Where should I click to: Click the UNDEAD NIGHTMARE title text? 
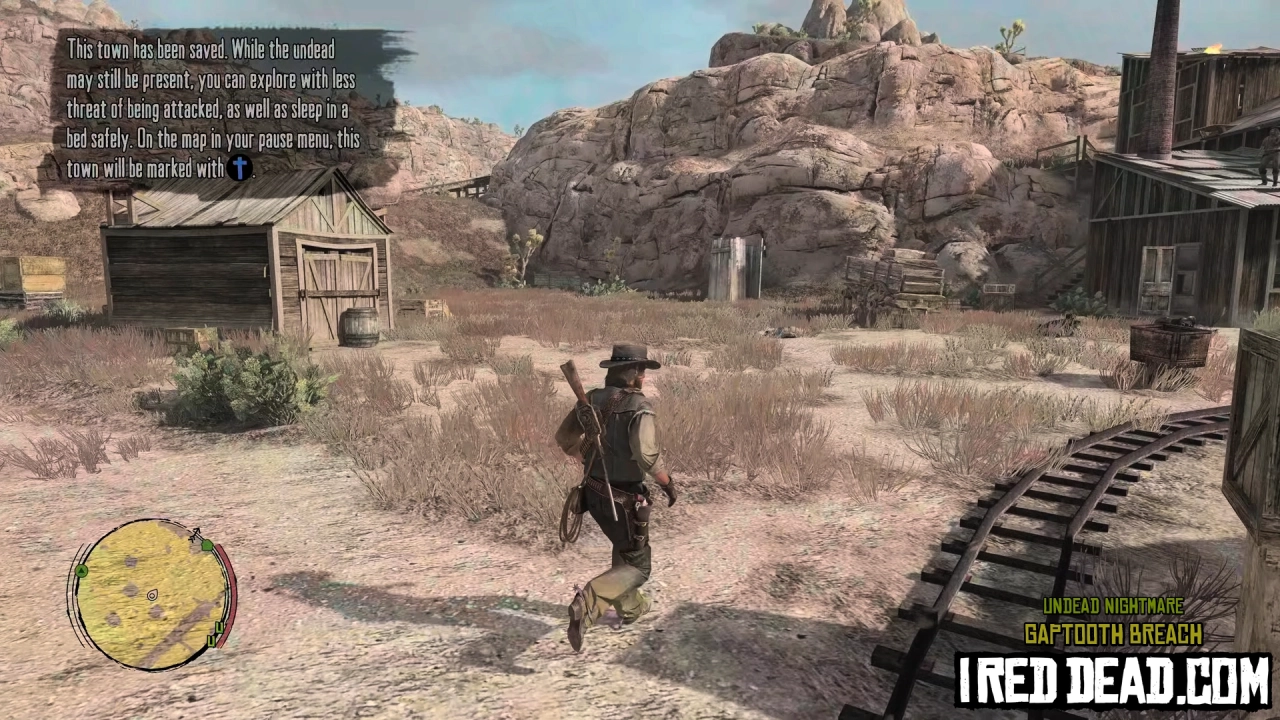(x=1113, y=606)
